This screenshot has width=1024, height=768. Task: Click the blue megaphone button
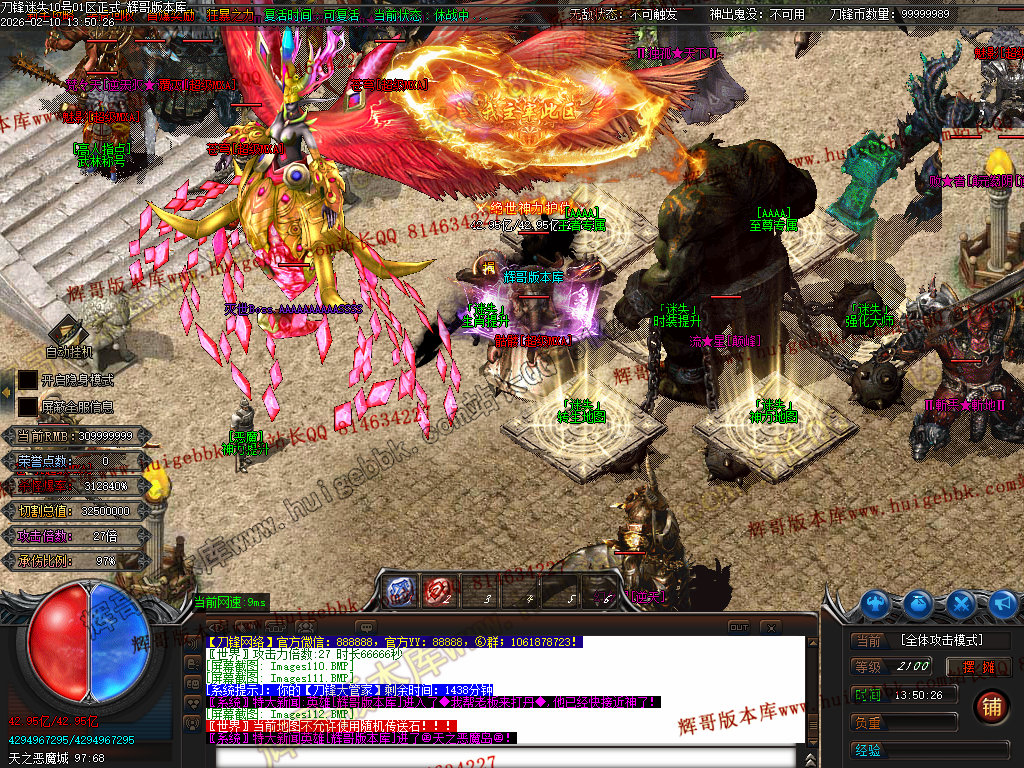click(1002, 604)
